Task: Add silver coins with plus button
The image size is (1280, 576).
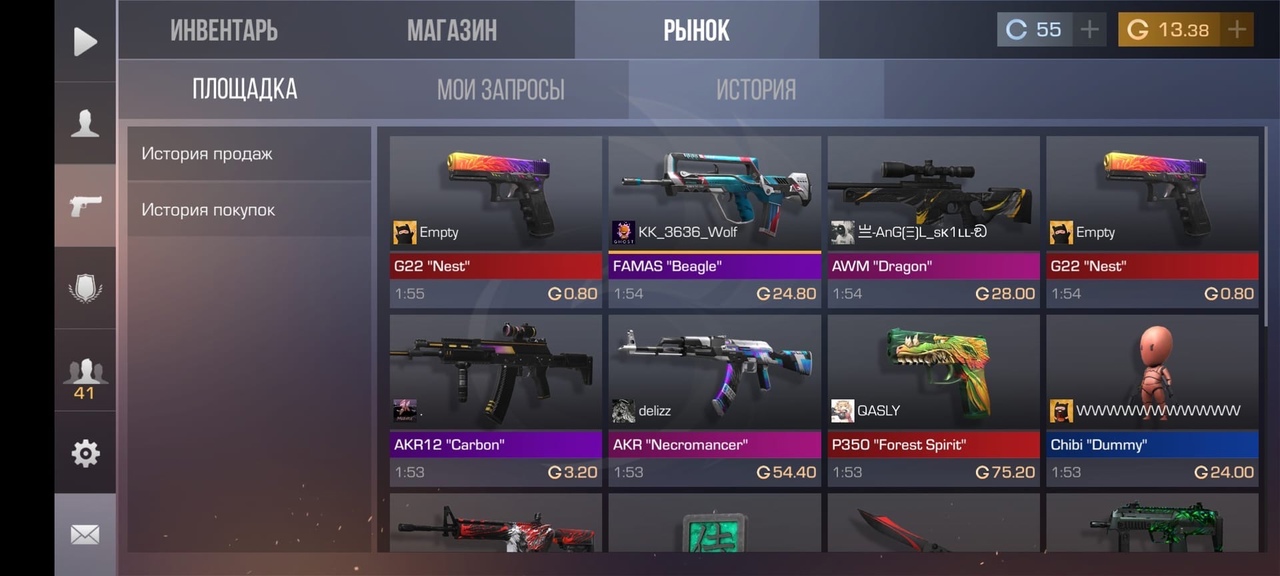Action: point(1089,30)
